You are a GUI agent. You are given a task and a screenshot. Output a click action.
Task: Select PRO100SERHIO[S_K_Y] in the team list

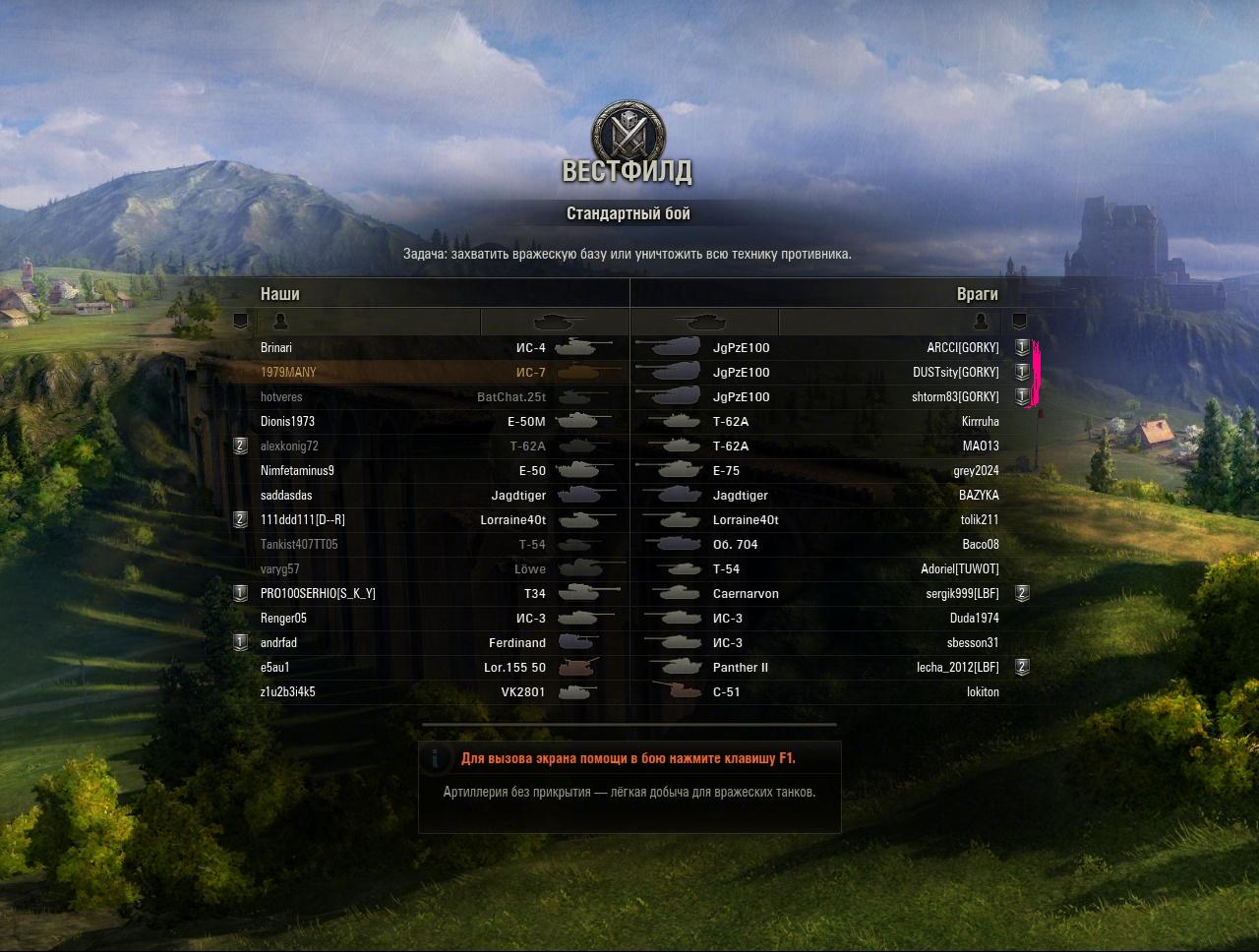(318, 594)
